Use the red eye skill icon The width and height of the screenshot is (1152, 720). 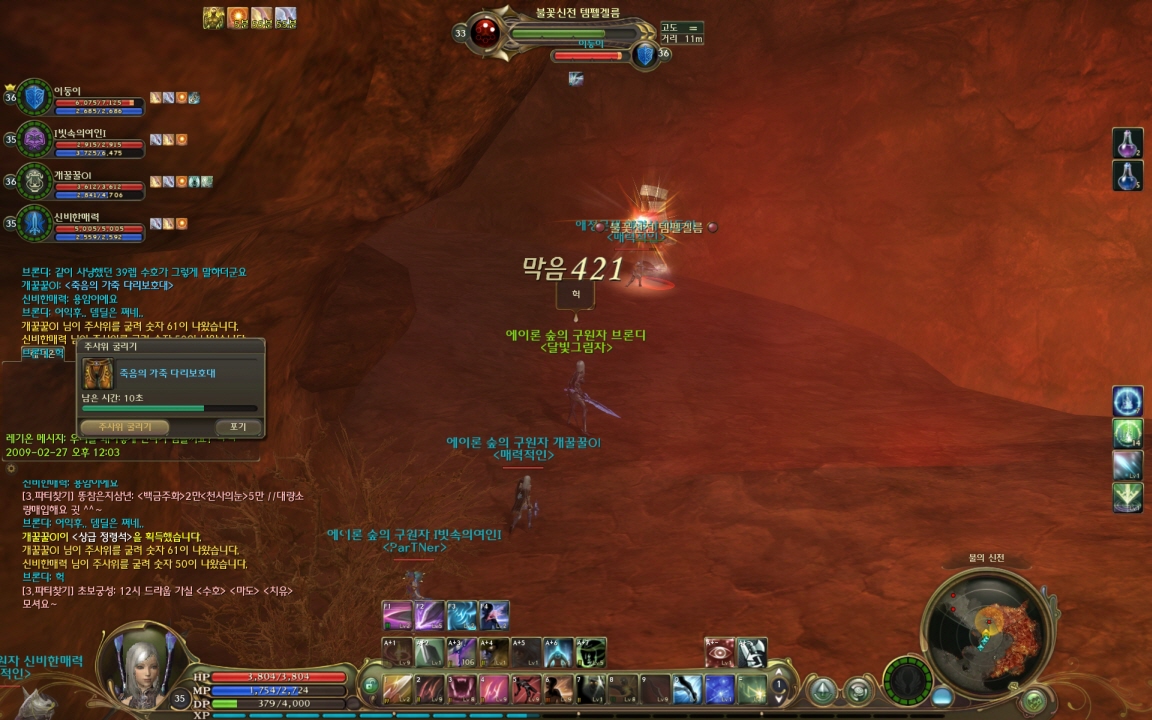point(720,652)
